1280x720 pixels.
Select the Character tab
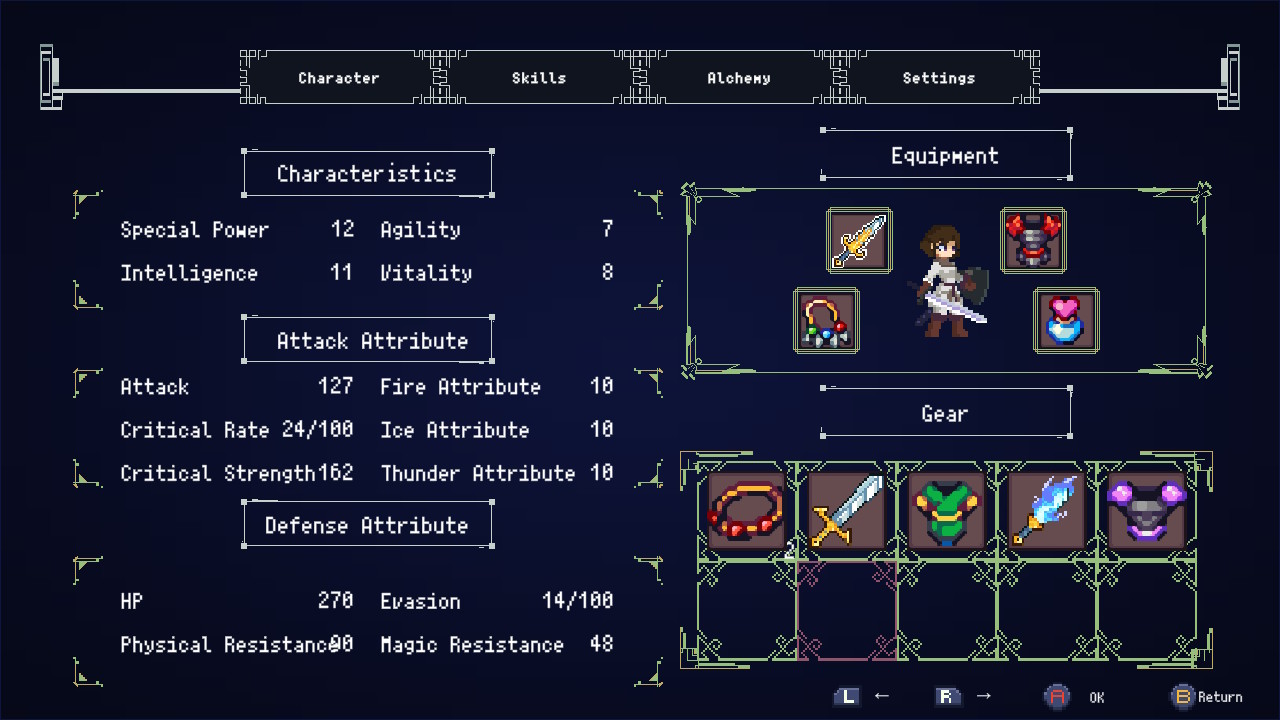[338, 77]
